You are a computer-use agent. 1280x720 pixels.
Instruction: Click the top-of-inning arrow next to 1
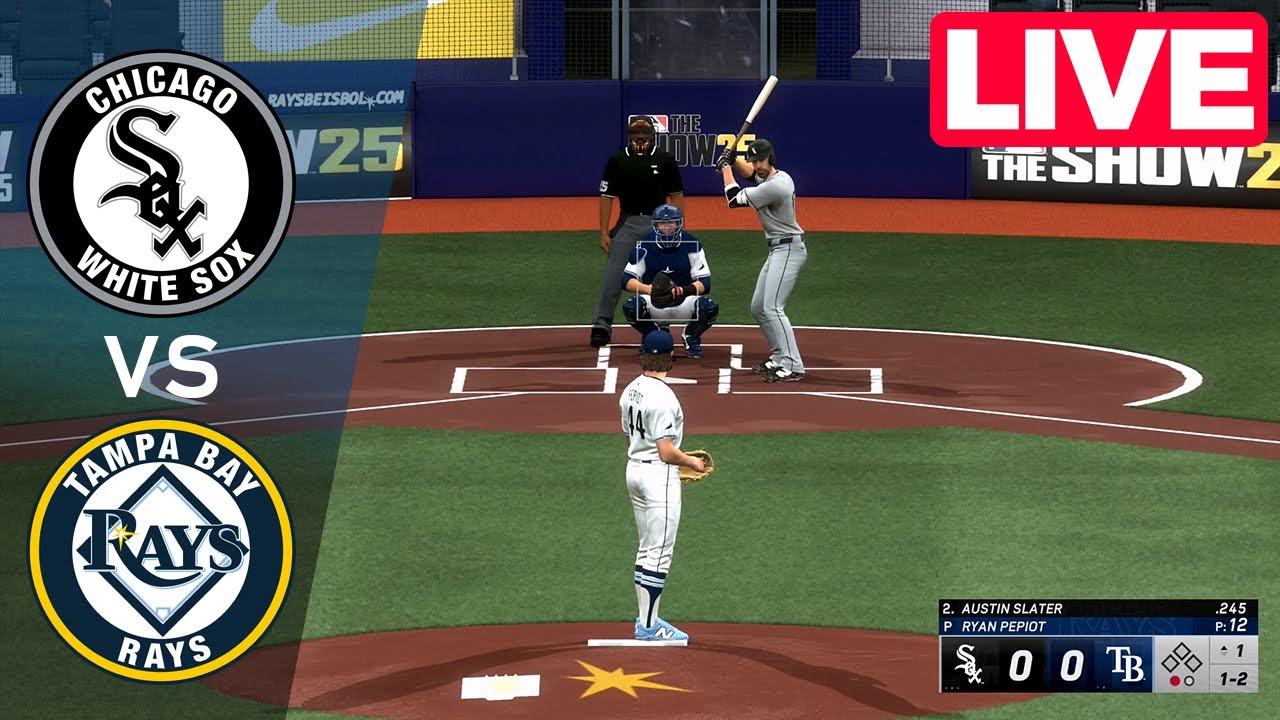point(1224,650)
